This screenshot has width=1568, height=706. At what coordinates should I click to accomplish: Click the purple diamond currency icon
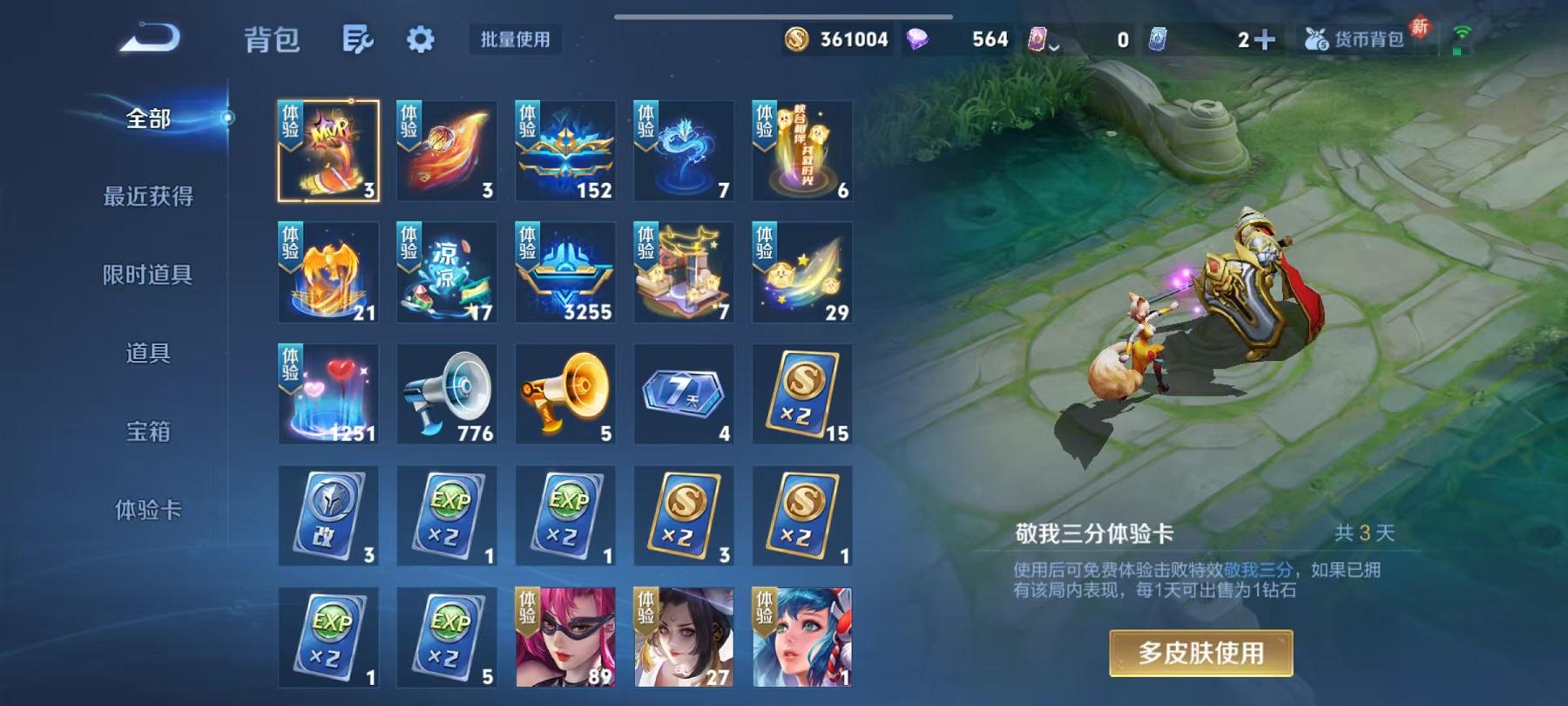click(919, 38)
